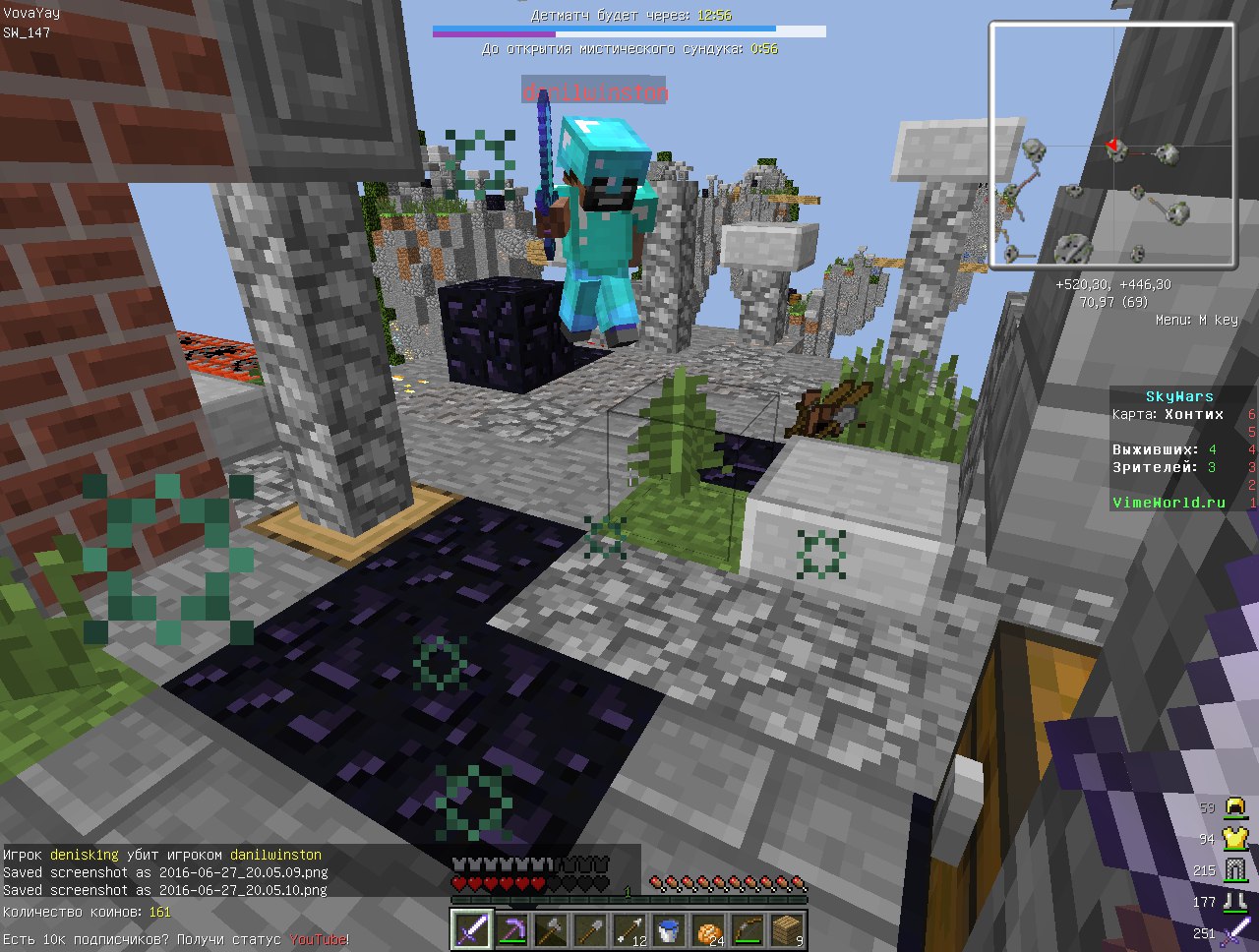Click the iron boots durability icon
Image resolution: width=1259 pixels, height=952 pixels.
tap(1235, 901)
